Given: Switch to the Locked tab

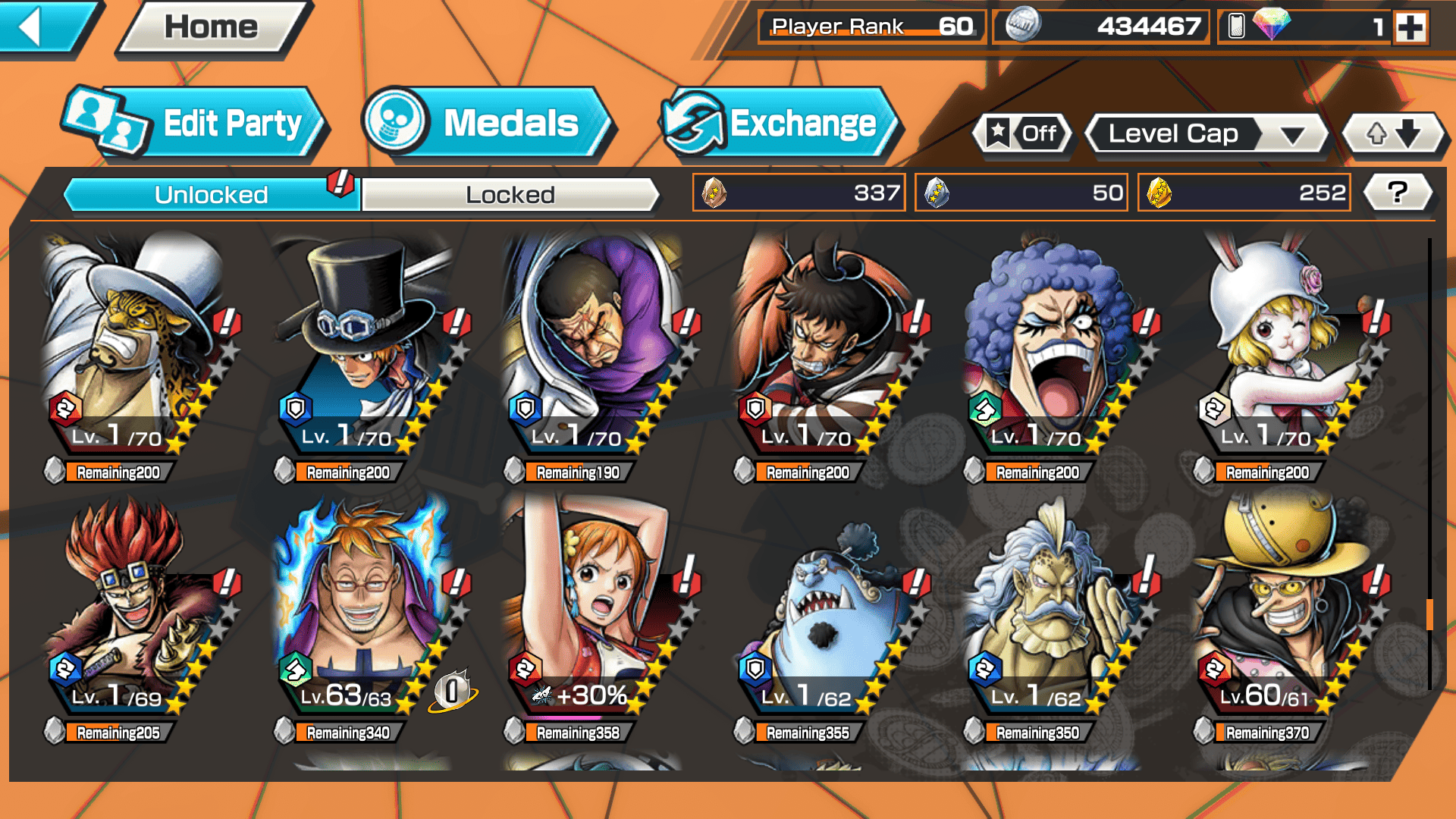Looking at the screenshot, I should (x=510, y=195).
